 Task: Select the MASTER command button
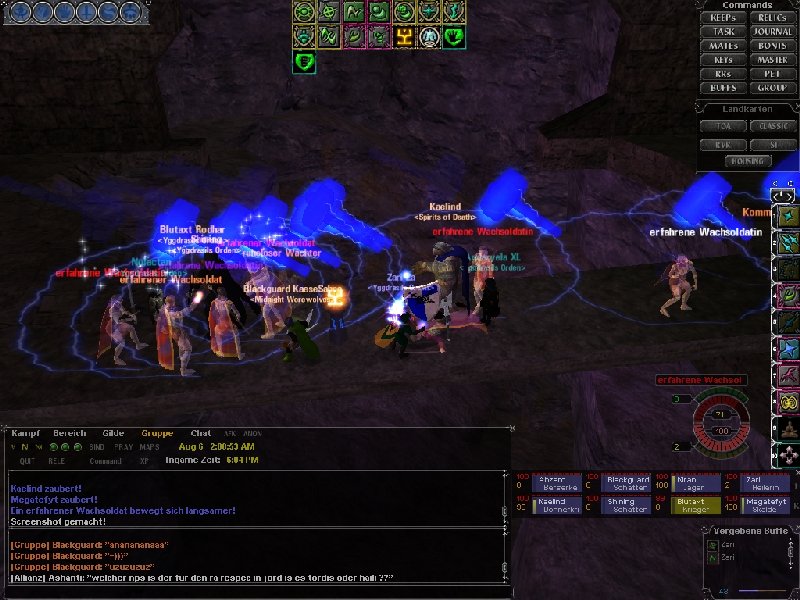click(772, 60)
